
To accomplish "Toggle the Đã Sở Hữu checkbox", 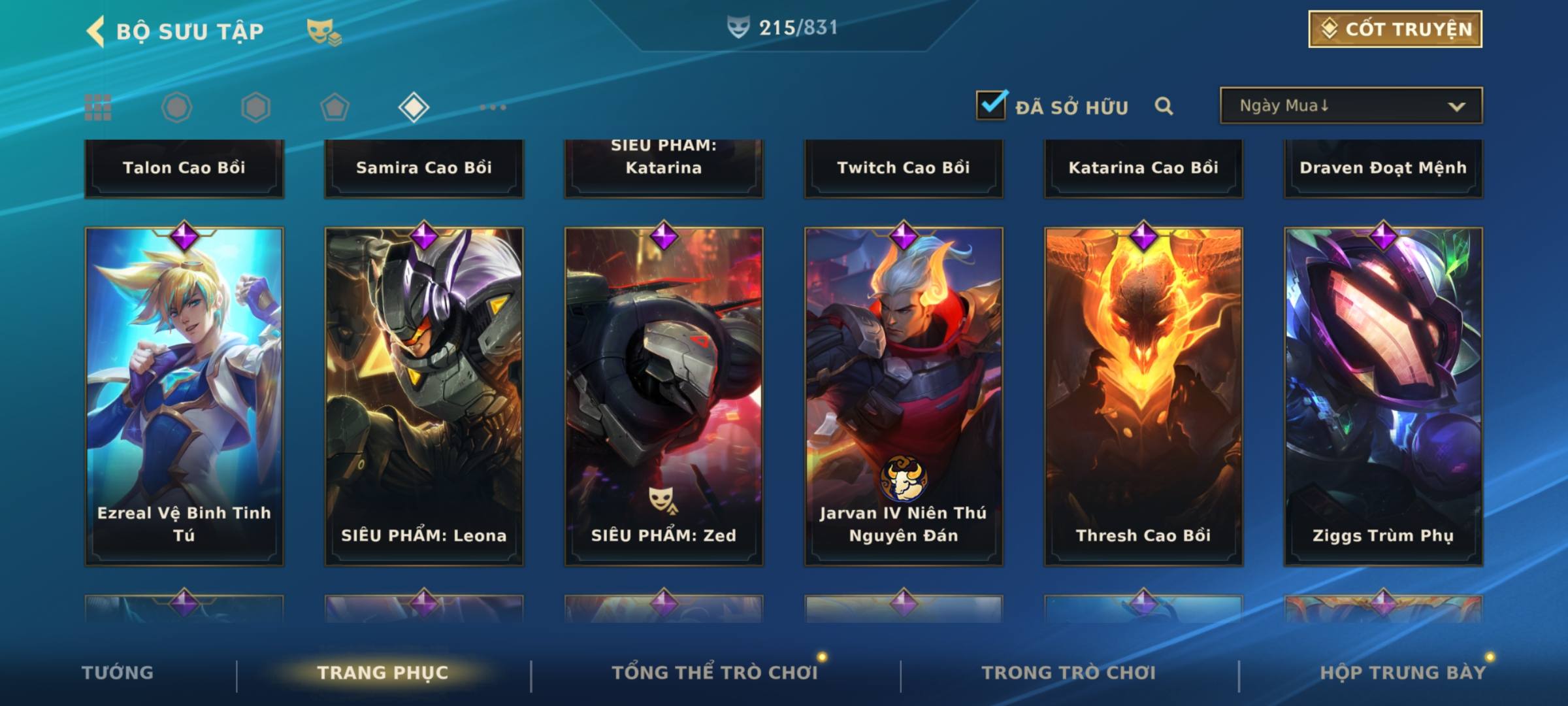I will click(991, 105).
